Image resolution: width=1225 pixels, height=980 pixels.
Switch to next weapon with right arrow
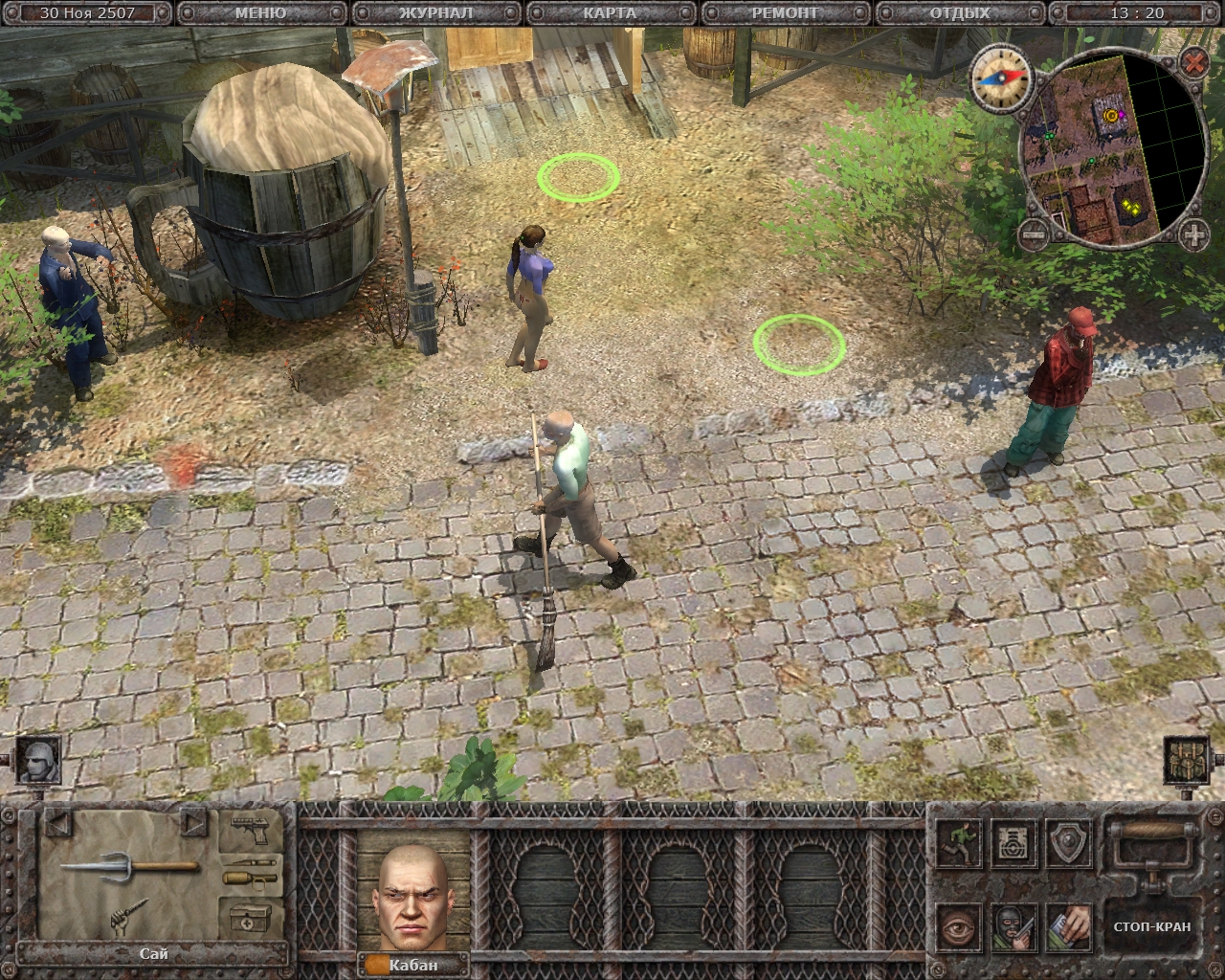point(194,822)
